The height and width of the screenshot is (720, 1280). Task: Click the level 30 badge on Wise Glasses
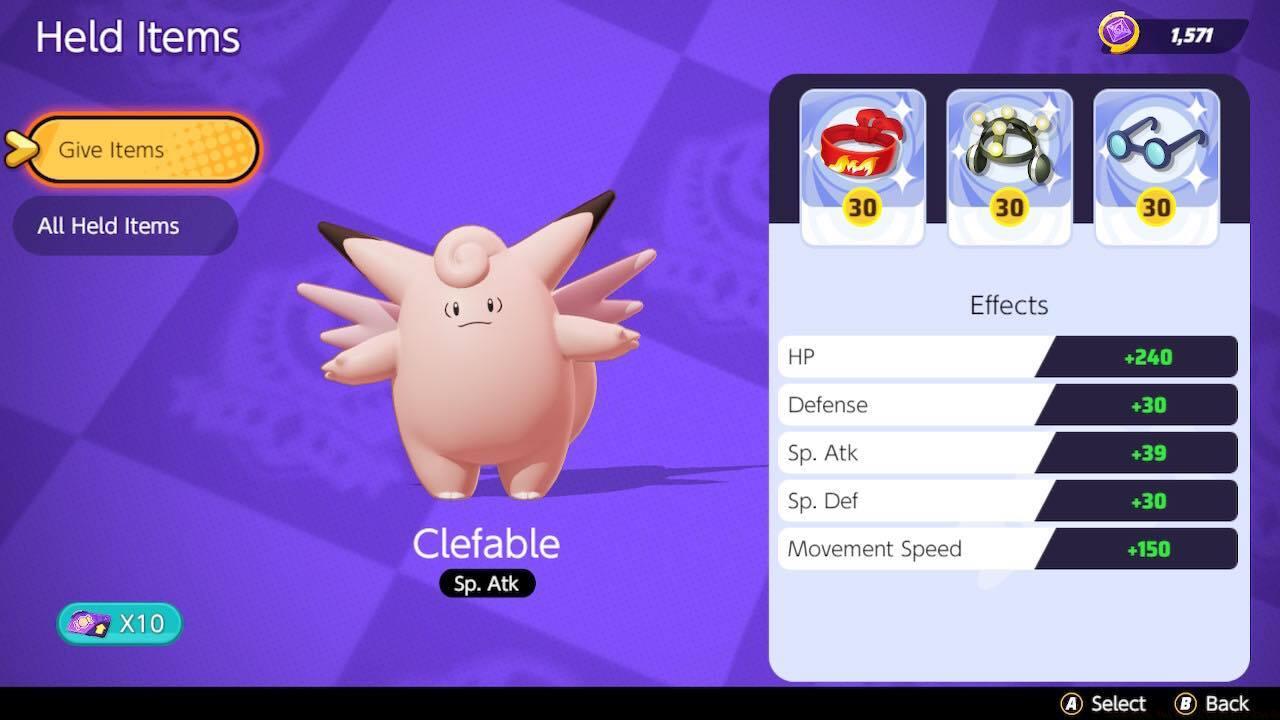click(x=1155, y=209)
